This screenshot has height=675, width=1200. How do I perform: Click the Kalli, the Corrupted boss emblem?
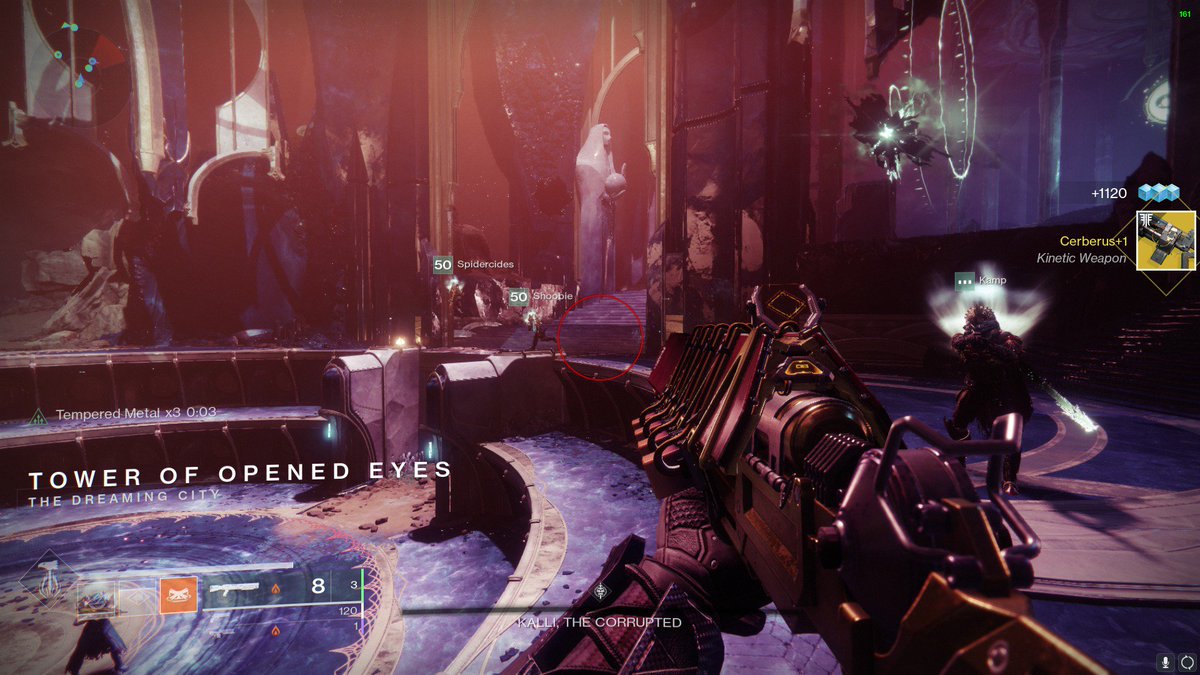tap(600, 592)
